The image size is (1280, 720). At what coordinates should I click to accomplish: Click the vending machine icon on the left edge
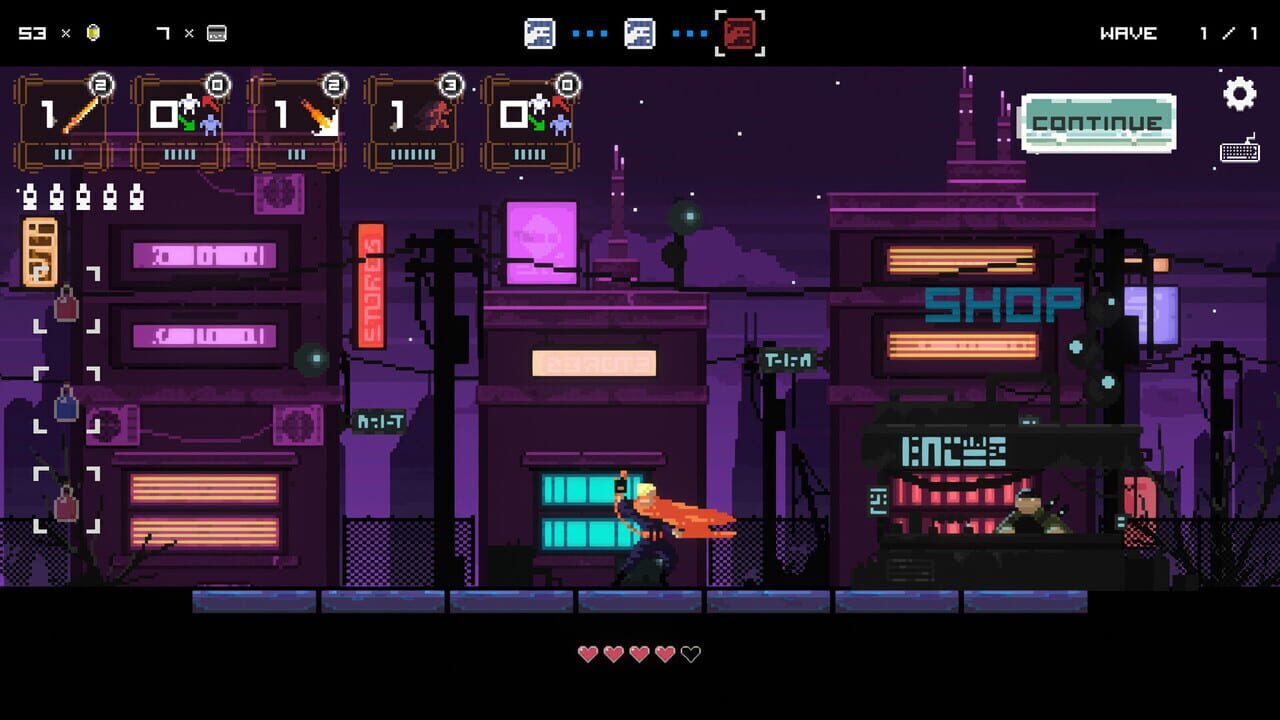point(41,250)
